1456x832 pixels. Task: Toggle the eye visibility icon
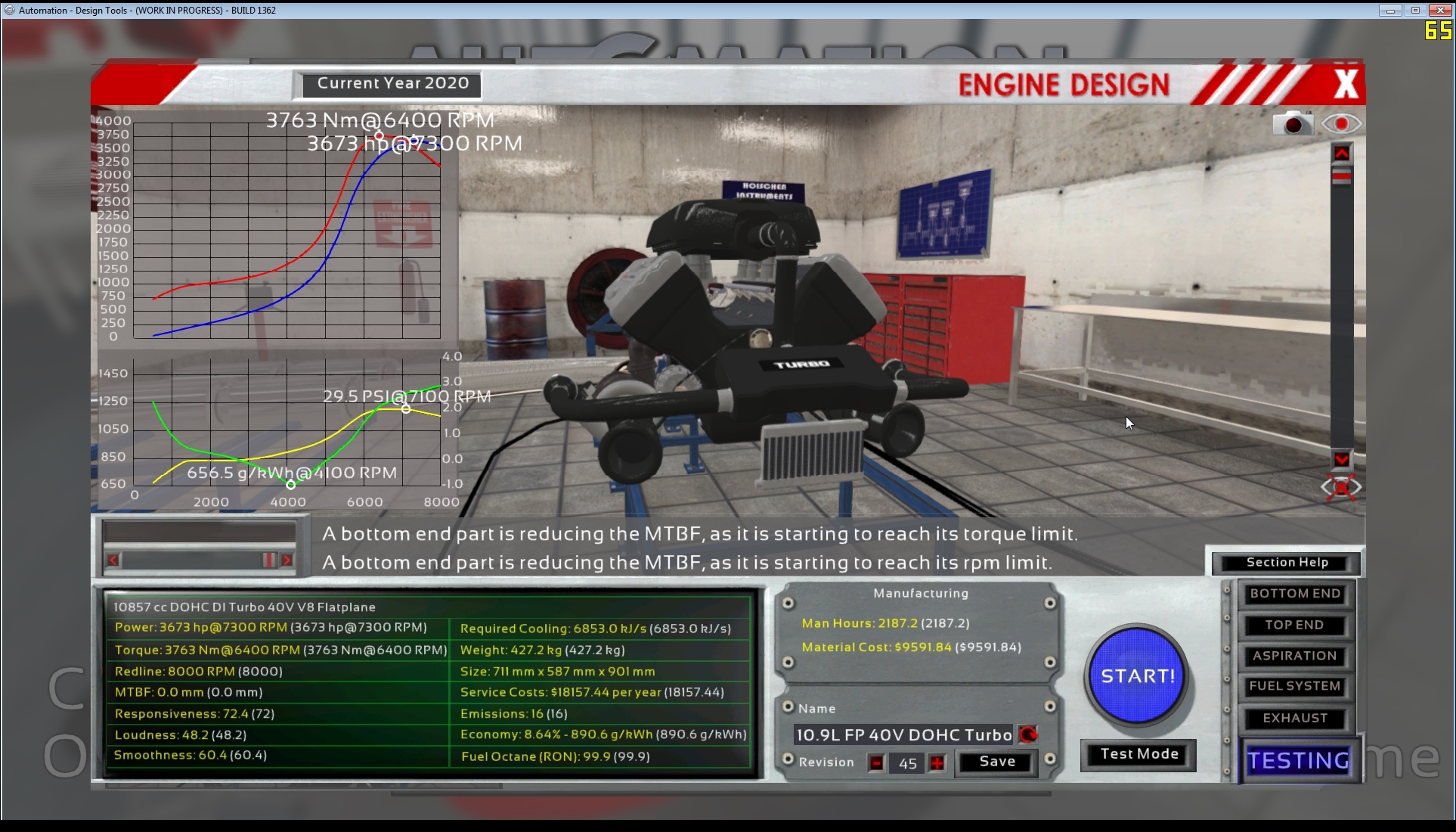[1341, 123]
